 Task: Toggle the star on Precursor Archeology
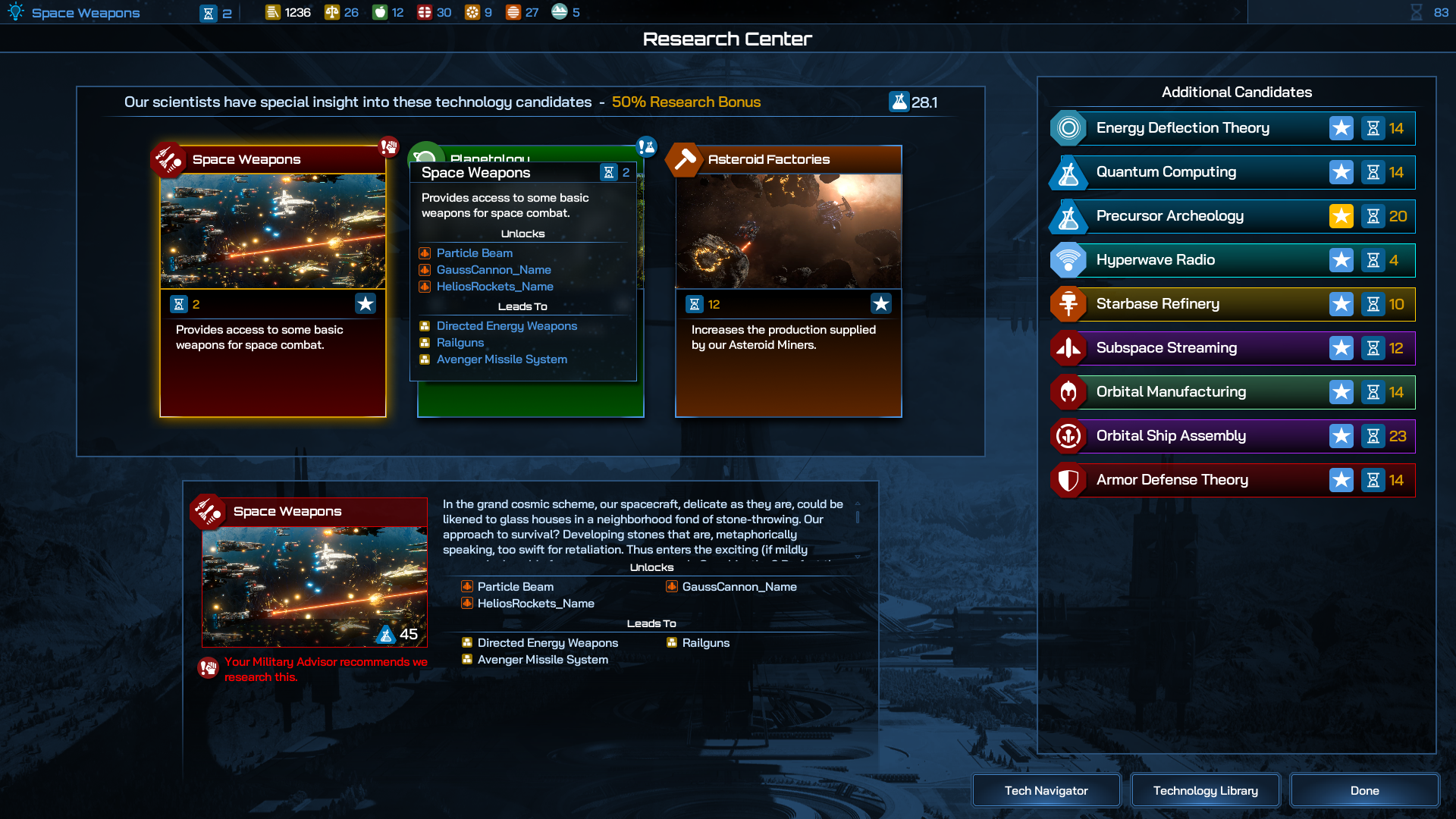click(x=1341, y=216)
